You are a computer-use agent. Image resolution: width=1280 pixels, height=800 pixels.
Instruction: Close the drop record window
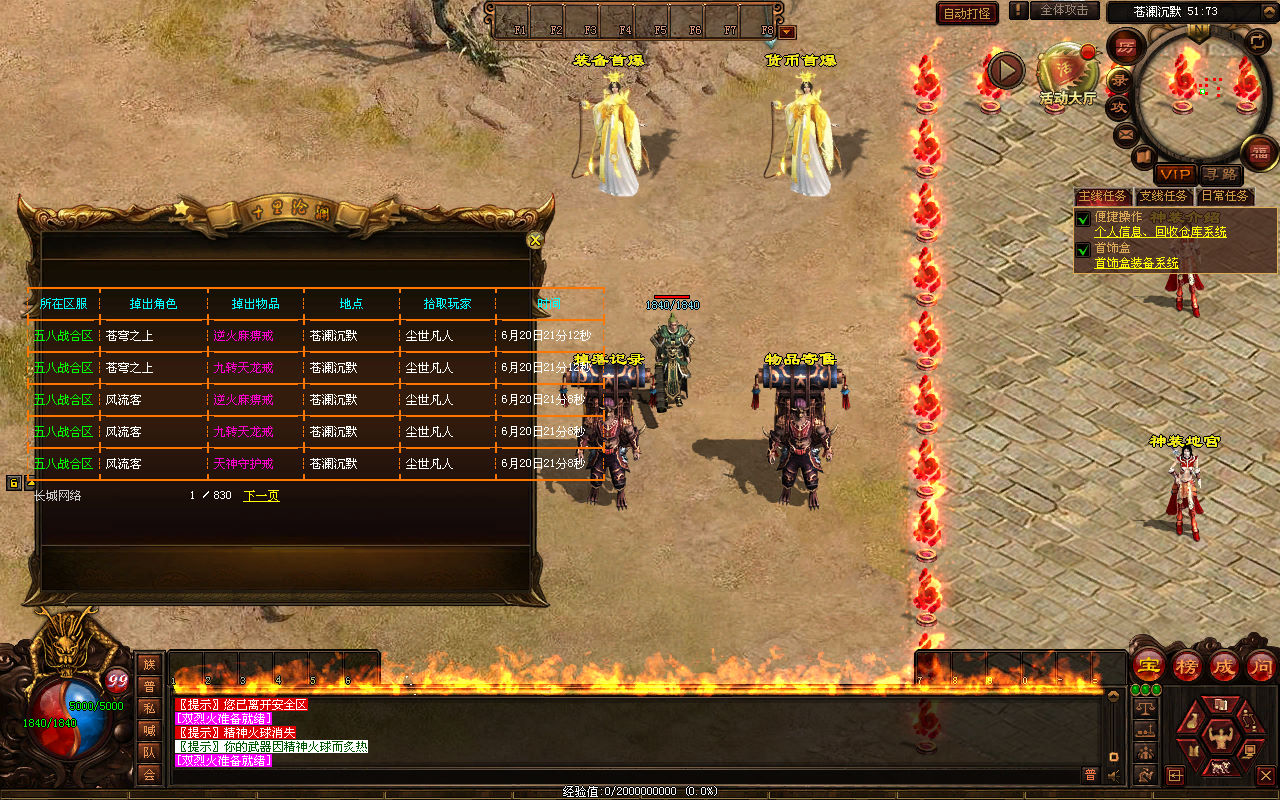tap(535, 240)
